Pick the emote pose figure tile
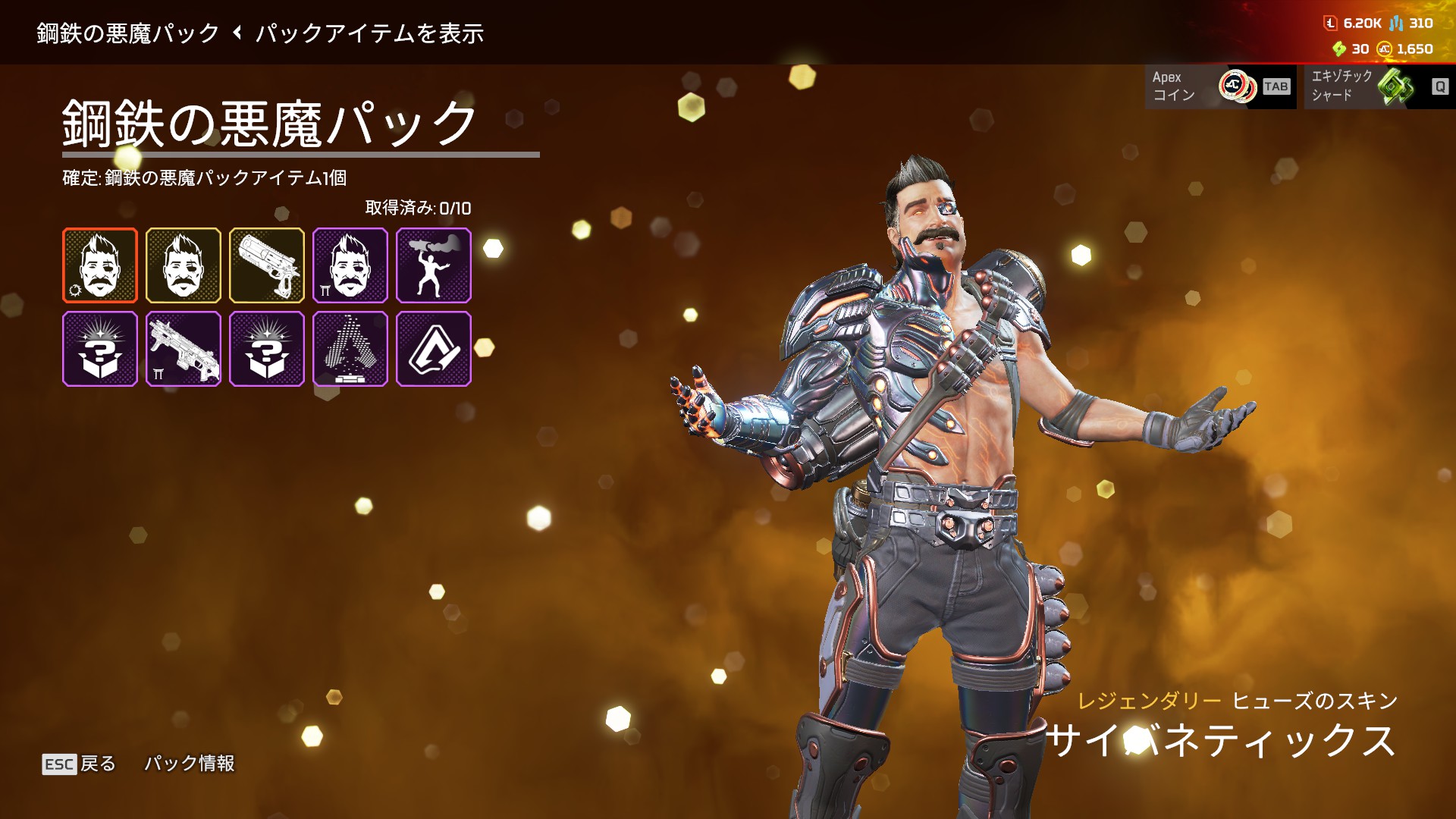Screen dimensions: 1456x819 coord(434,265)
